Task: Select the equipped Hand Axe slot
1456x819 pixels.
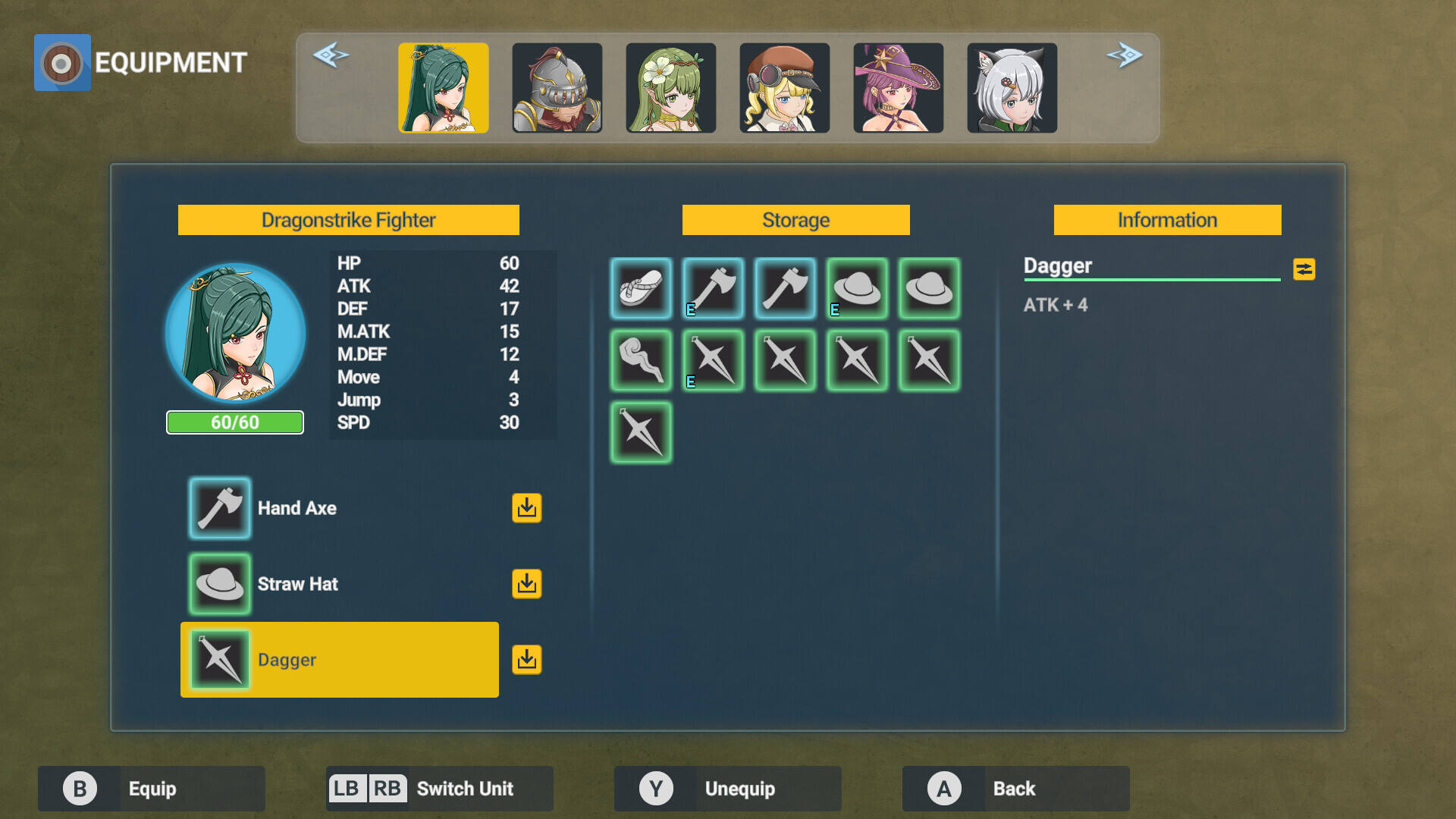Action: pos(220,508)
